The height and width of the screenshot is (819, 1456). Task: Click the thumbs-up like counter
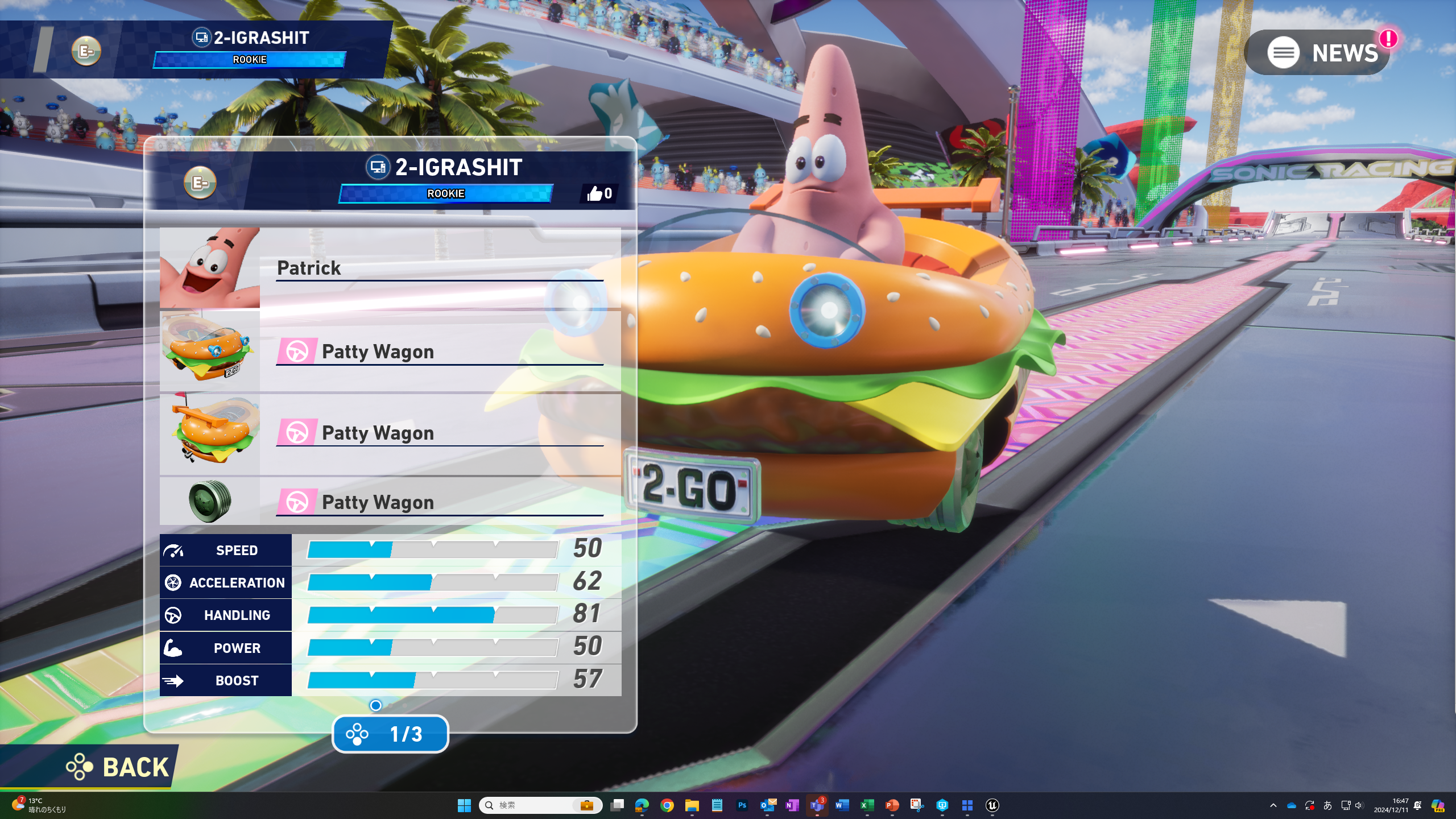(599, 194)
